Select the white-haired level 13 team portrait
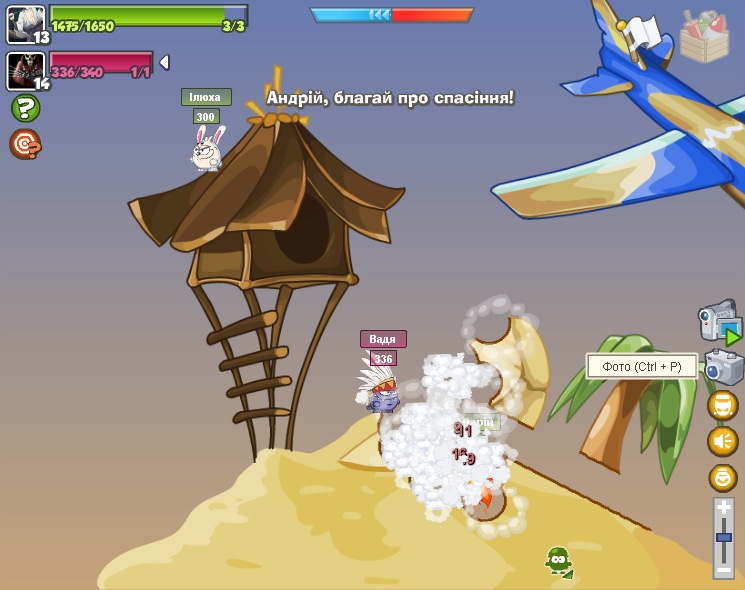The width and height of the screenshot is (745, 590). tap(25, 22)
